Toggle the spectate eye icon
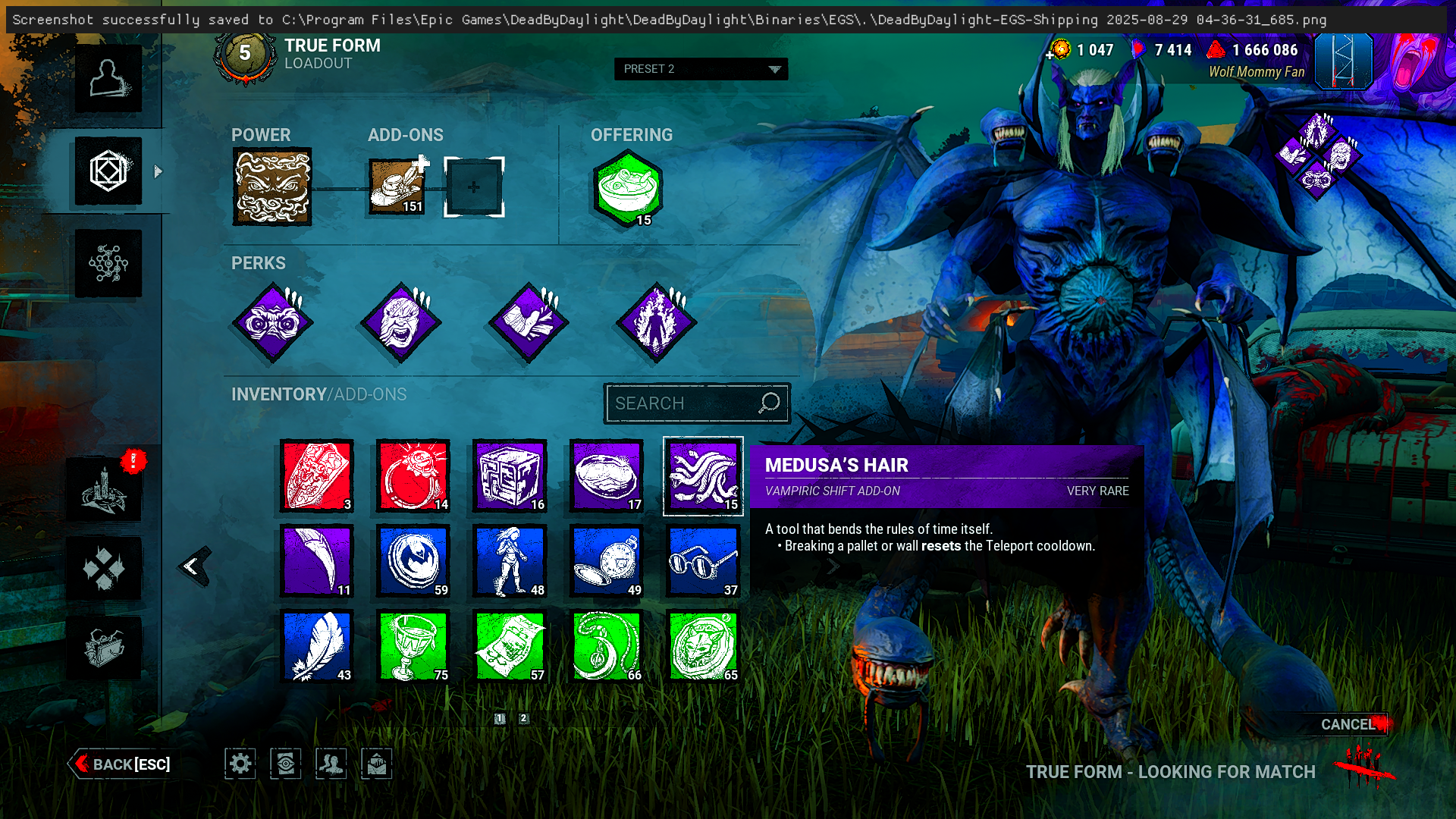This screenshot has height=819, width=1456. [285, 764]
